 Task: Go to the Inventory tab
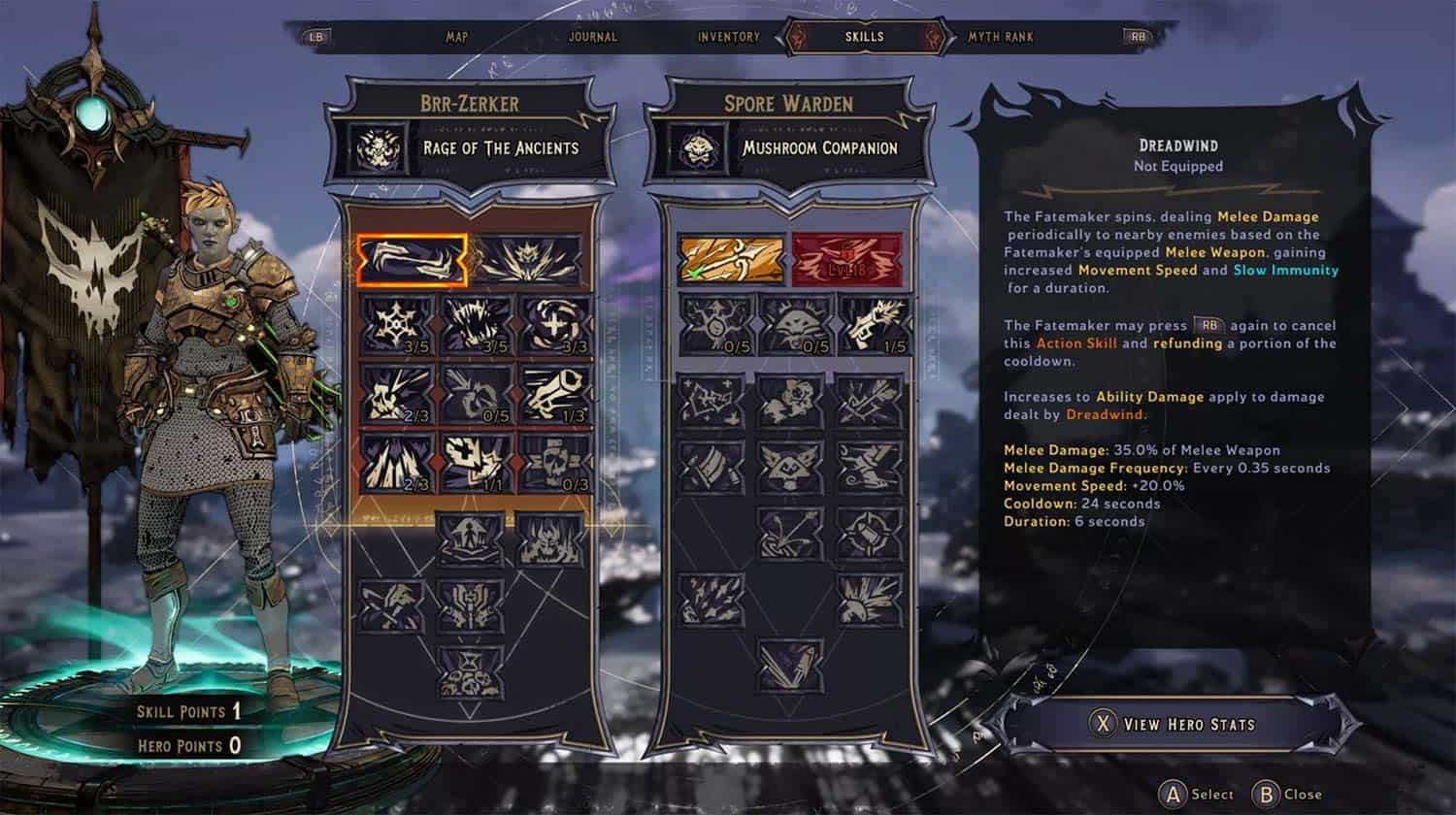728,37
